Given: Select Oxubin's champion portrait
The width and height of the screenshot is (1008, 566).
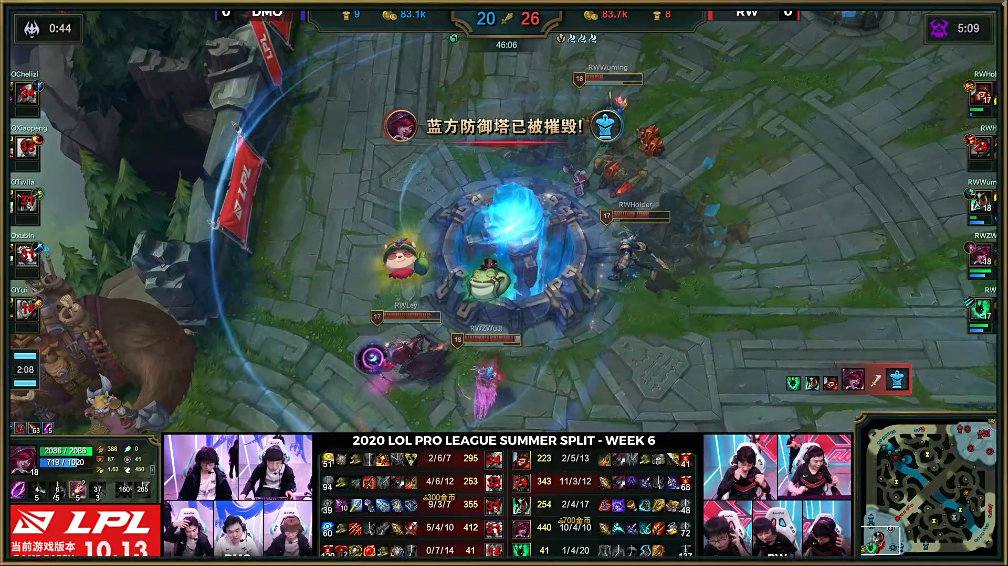Looking at the screenshot, I should (x=27, y=255).
